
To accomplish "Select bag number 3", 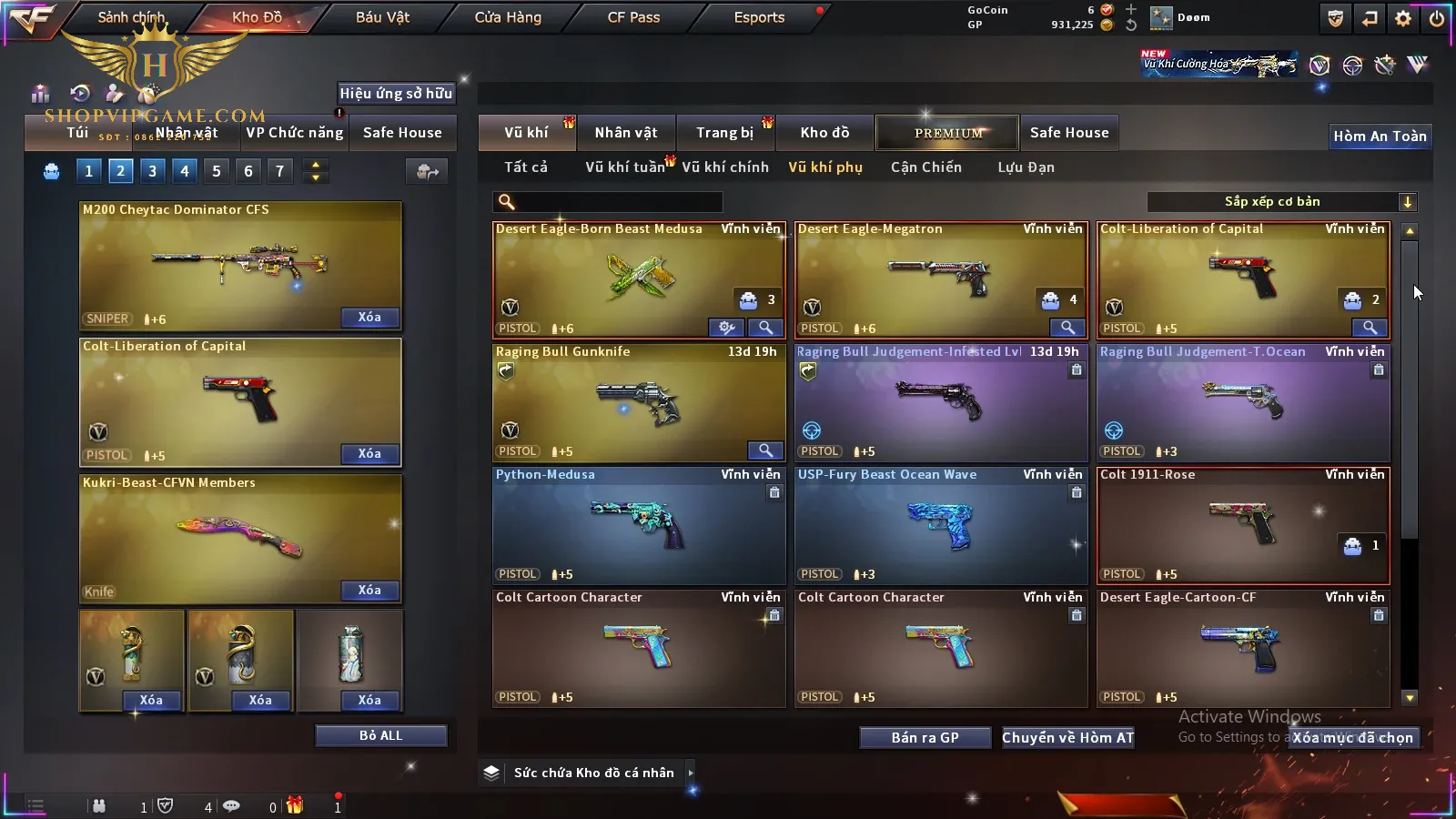I will pos(152,171).
